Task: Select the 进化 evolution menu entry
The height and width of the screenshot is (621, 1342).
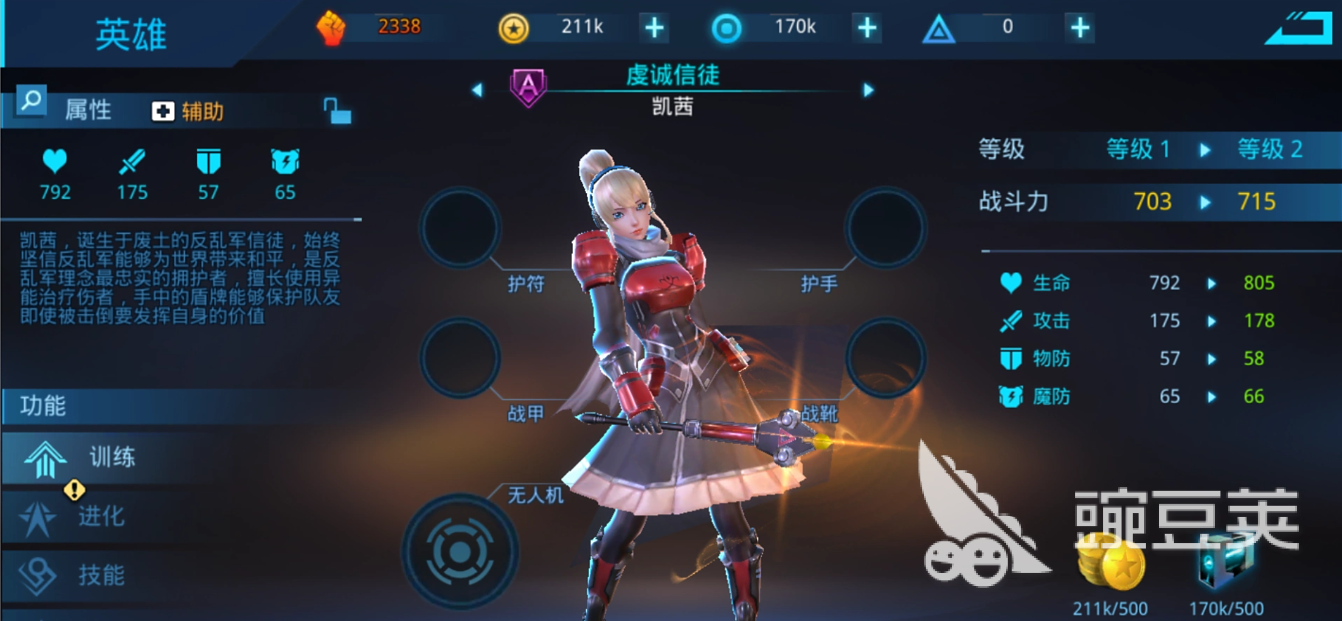Action: [85, 516]
